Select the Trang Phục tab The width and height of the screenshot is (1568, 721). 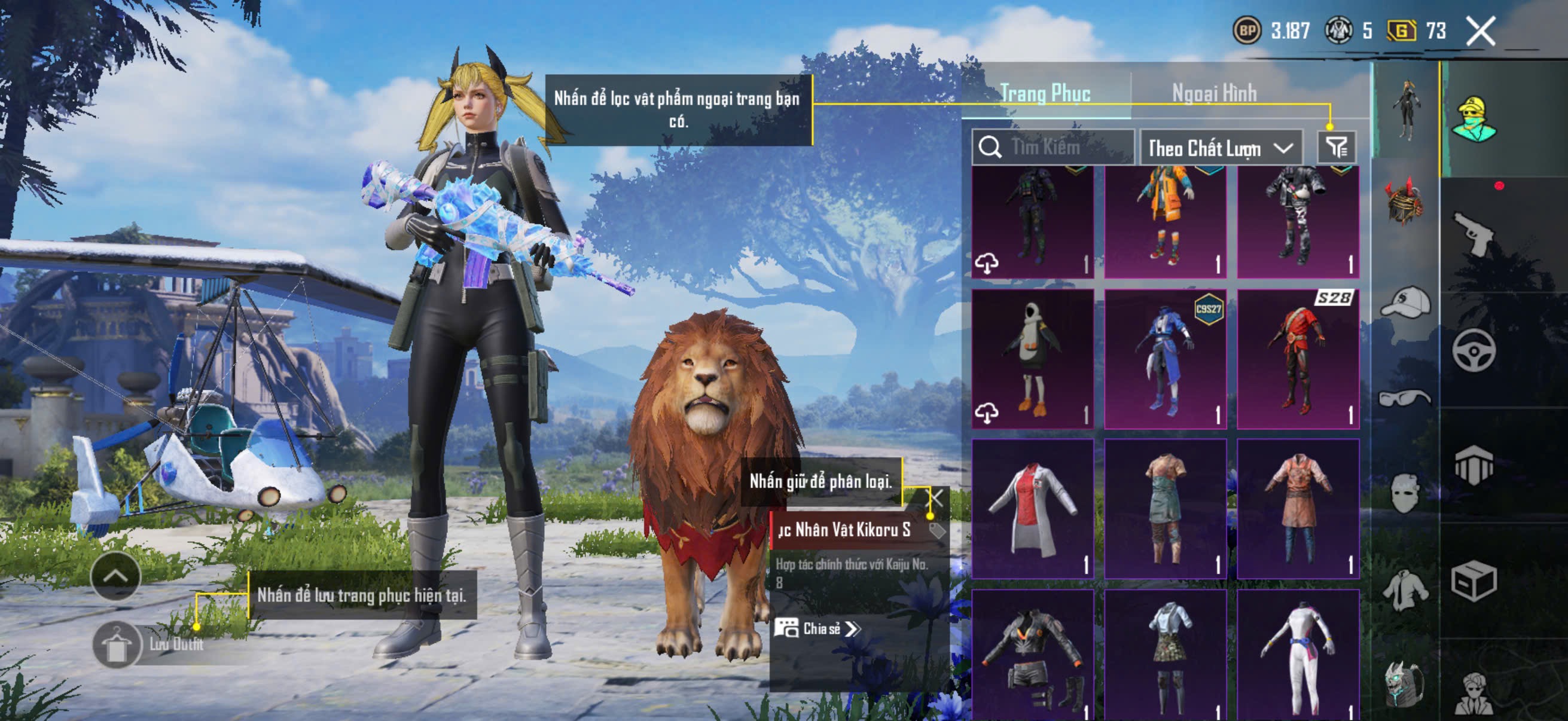click(x=1045, y=94)
